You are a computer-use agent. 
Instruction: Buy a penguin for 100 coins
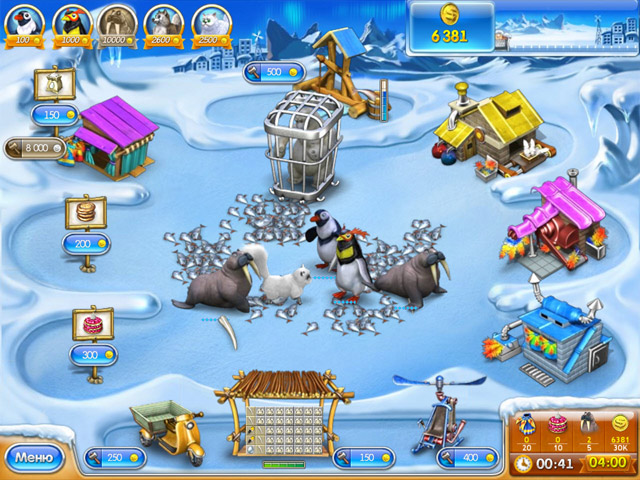point(24,22)
